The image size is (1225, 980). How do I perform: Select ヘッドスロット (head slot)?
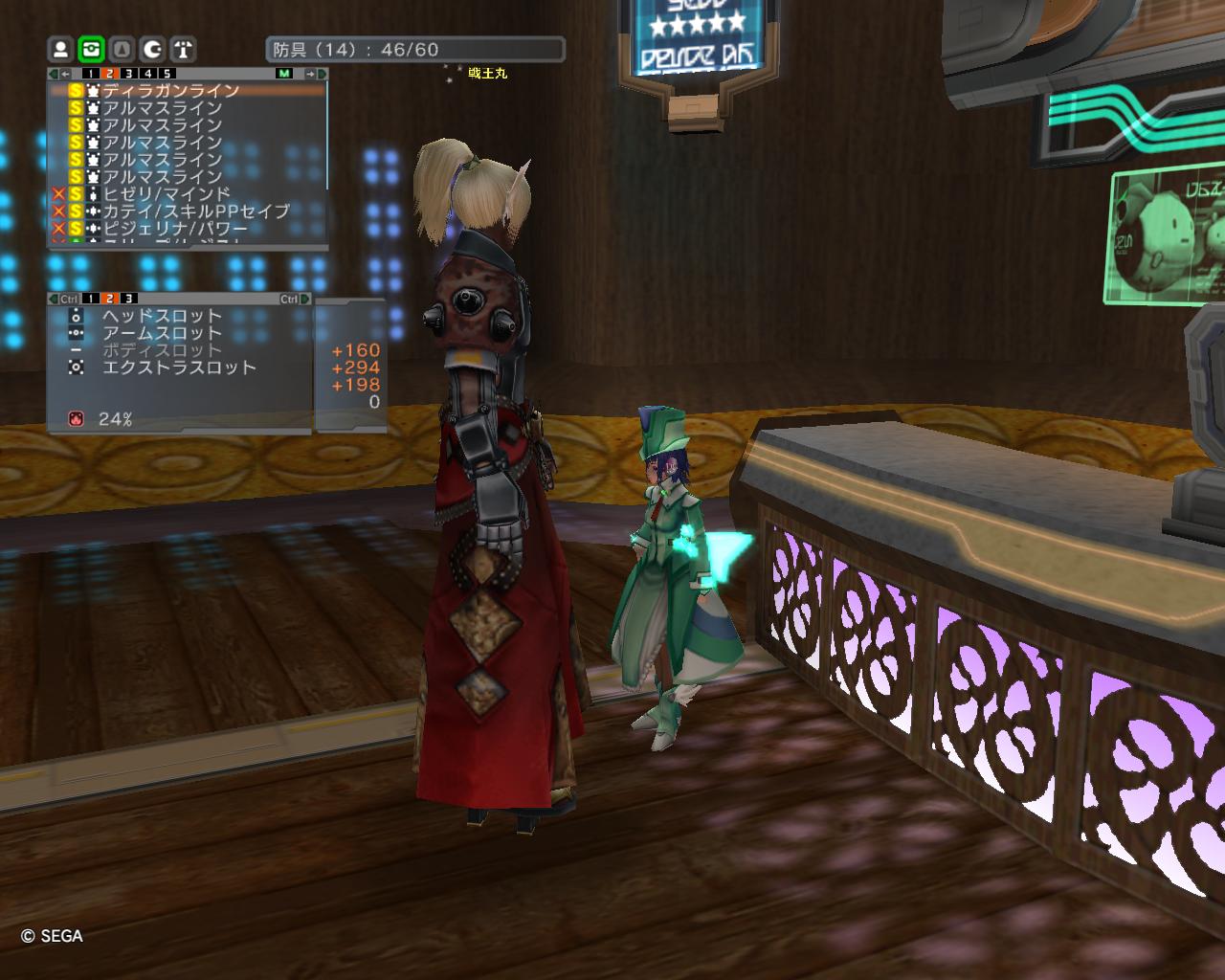[x=162, y=316]
